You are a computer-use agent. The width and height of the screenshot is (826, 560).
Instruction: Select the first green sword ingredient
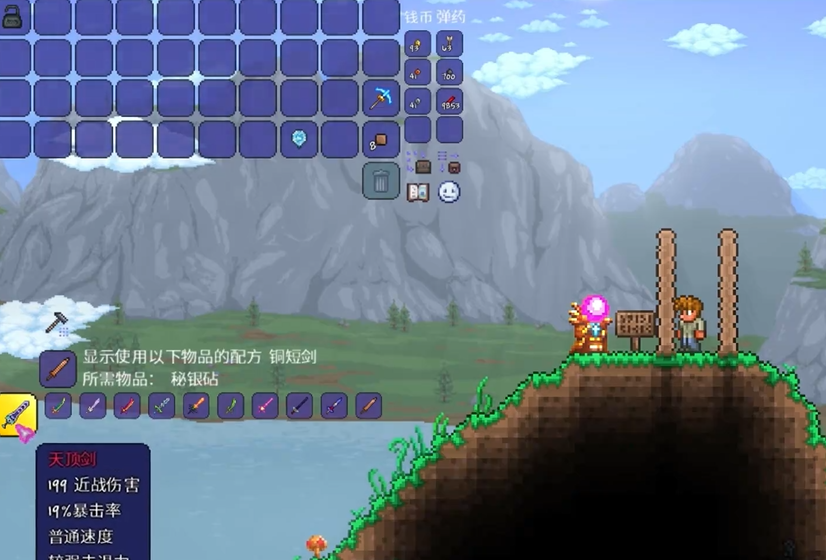coord(59,406)
